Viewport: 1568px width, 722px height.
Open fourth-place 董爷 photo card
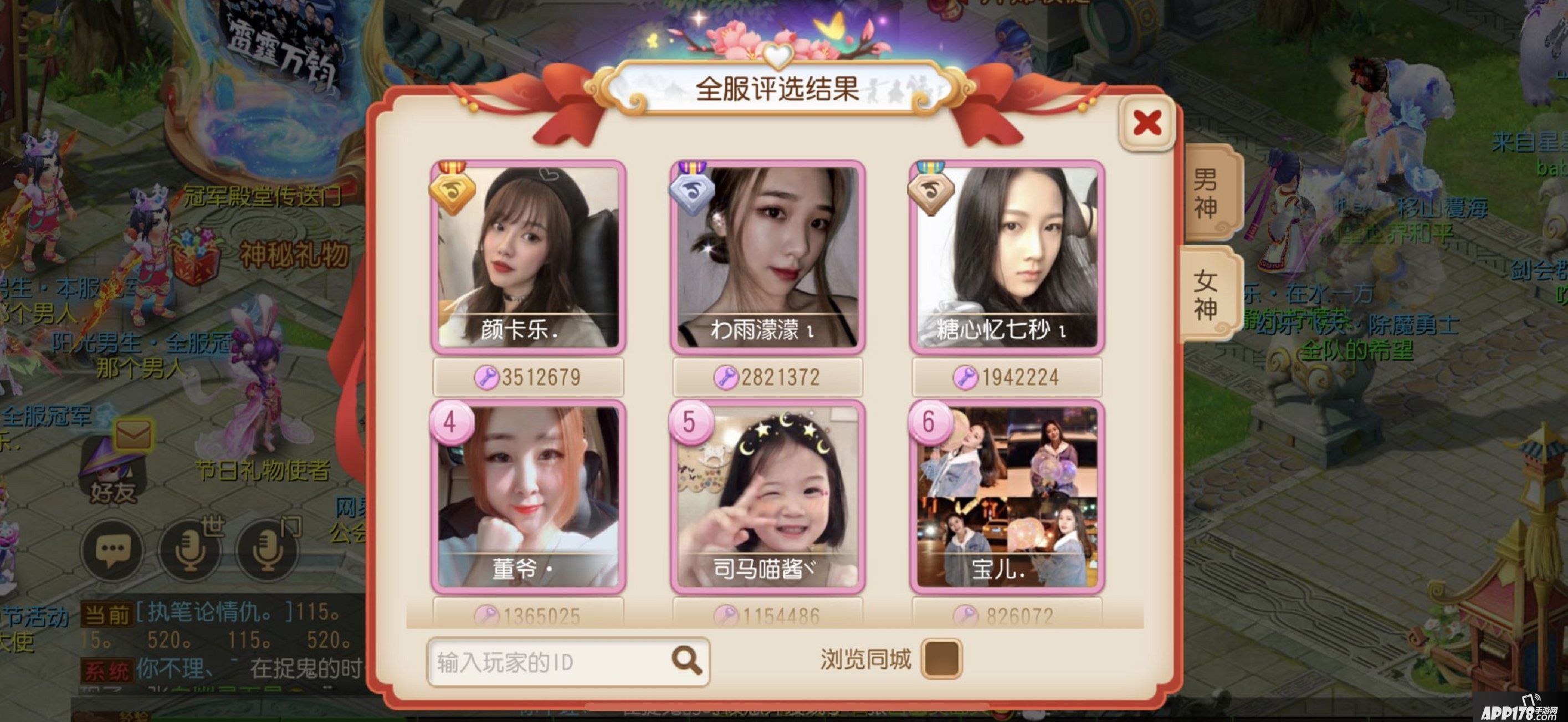pos(527,496)
